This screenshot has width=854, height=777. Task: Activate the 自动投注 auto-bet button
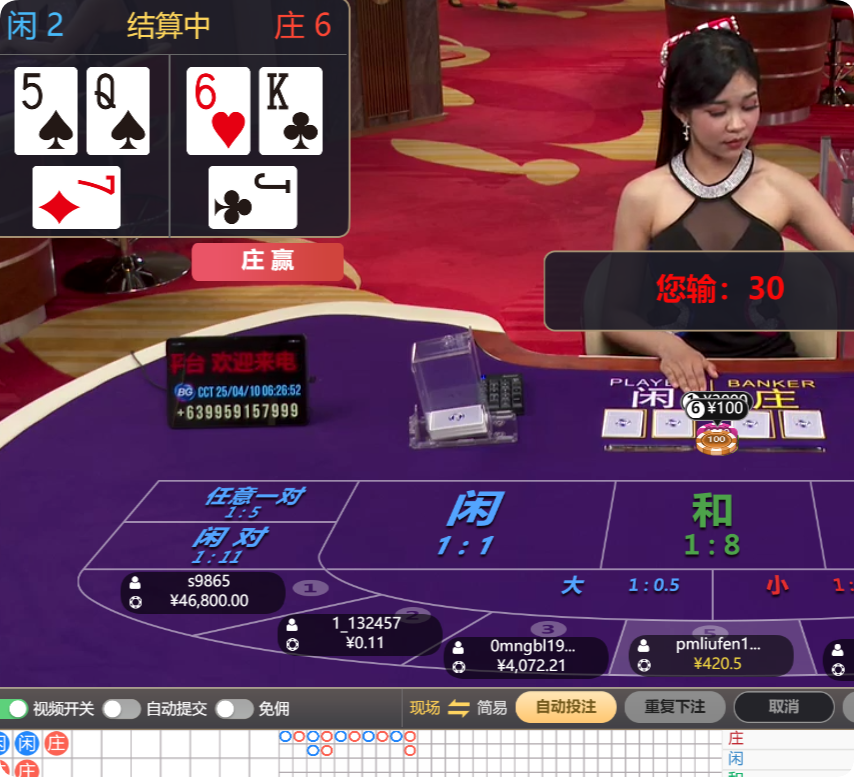click(x=565, y=707)
